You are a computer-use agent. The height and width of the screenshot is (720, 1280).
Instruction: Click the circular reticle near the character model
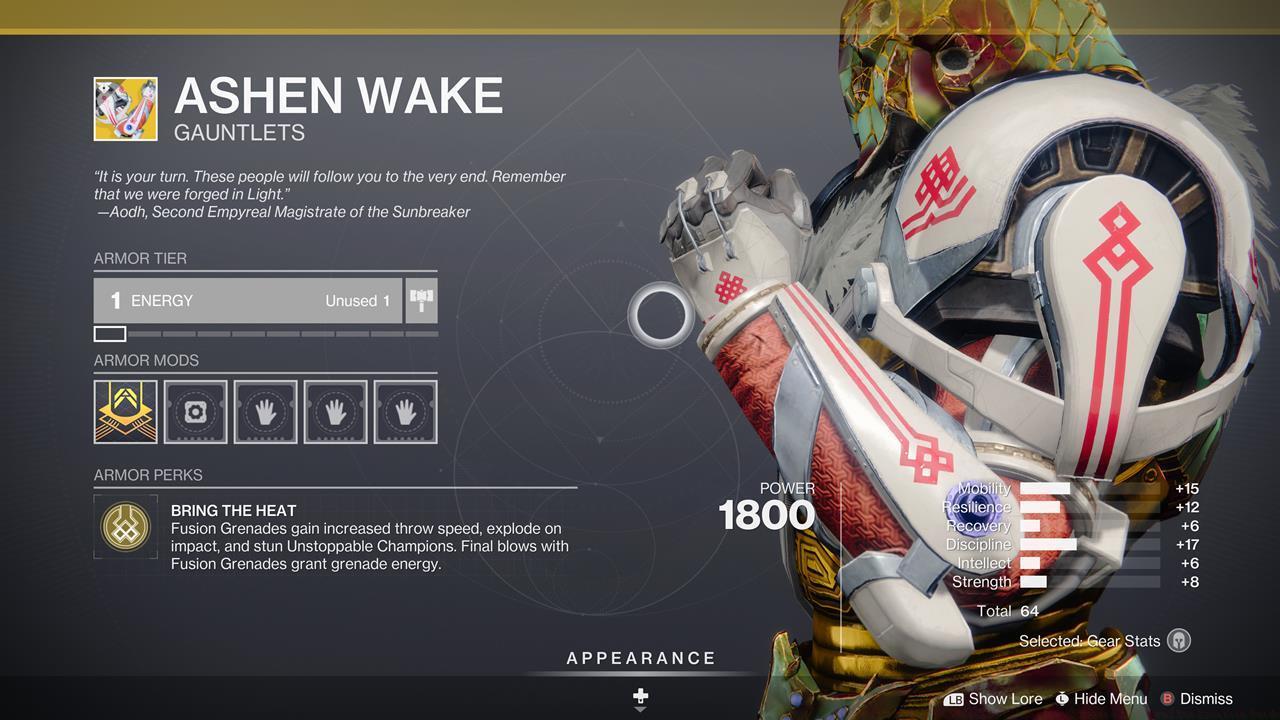pyautogui.click(x=659, y=314)
